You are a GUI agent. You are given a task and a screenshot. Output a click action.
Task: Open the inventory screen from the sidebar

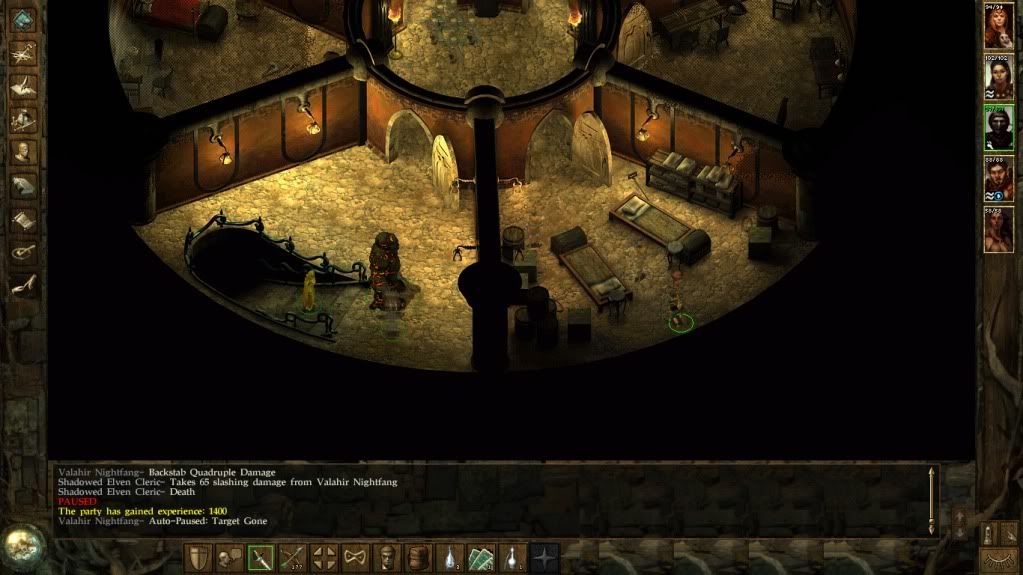22,120
